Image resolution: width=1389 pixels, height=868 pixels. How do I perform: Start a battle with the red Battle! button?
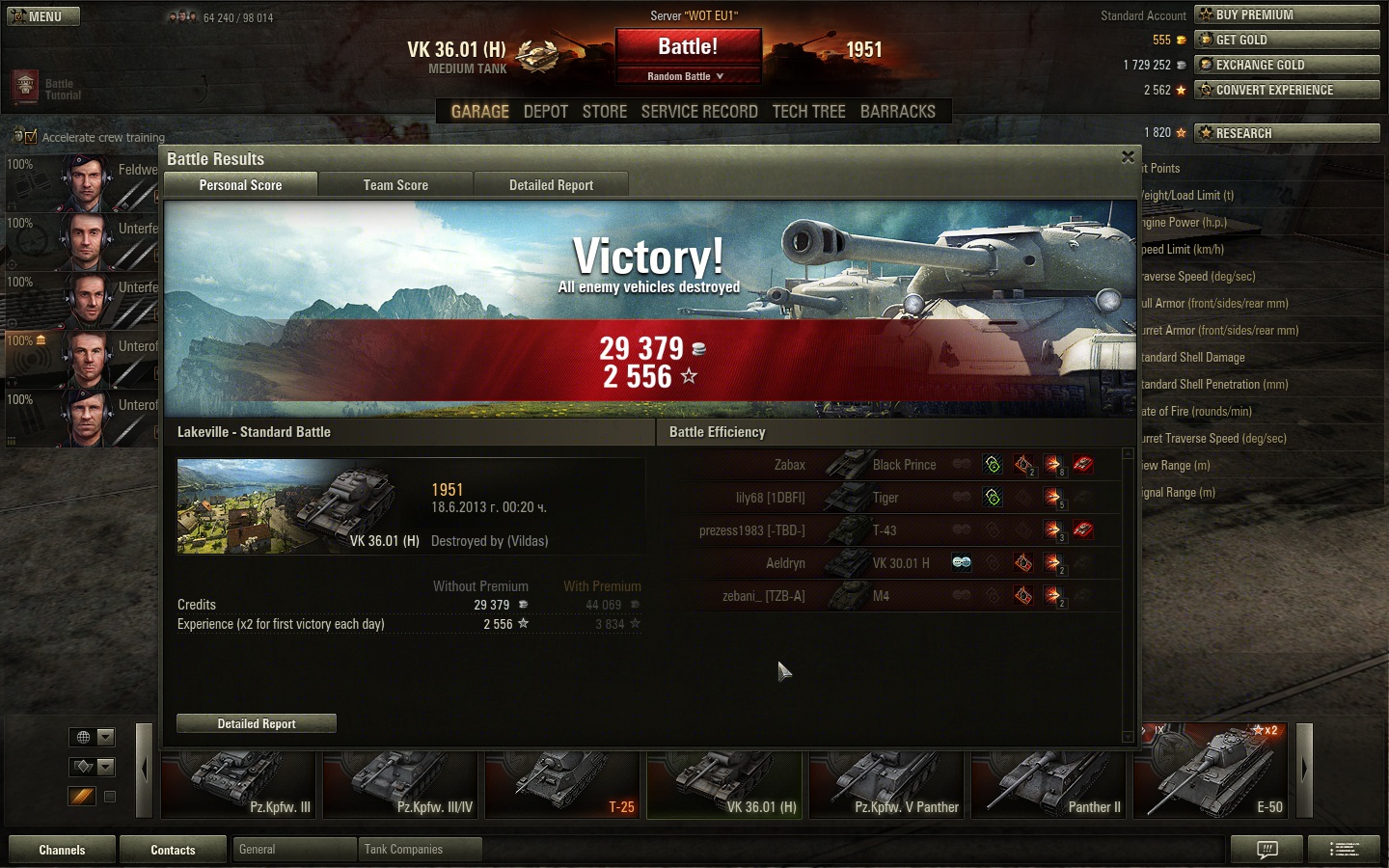click(x=688, y=46)
